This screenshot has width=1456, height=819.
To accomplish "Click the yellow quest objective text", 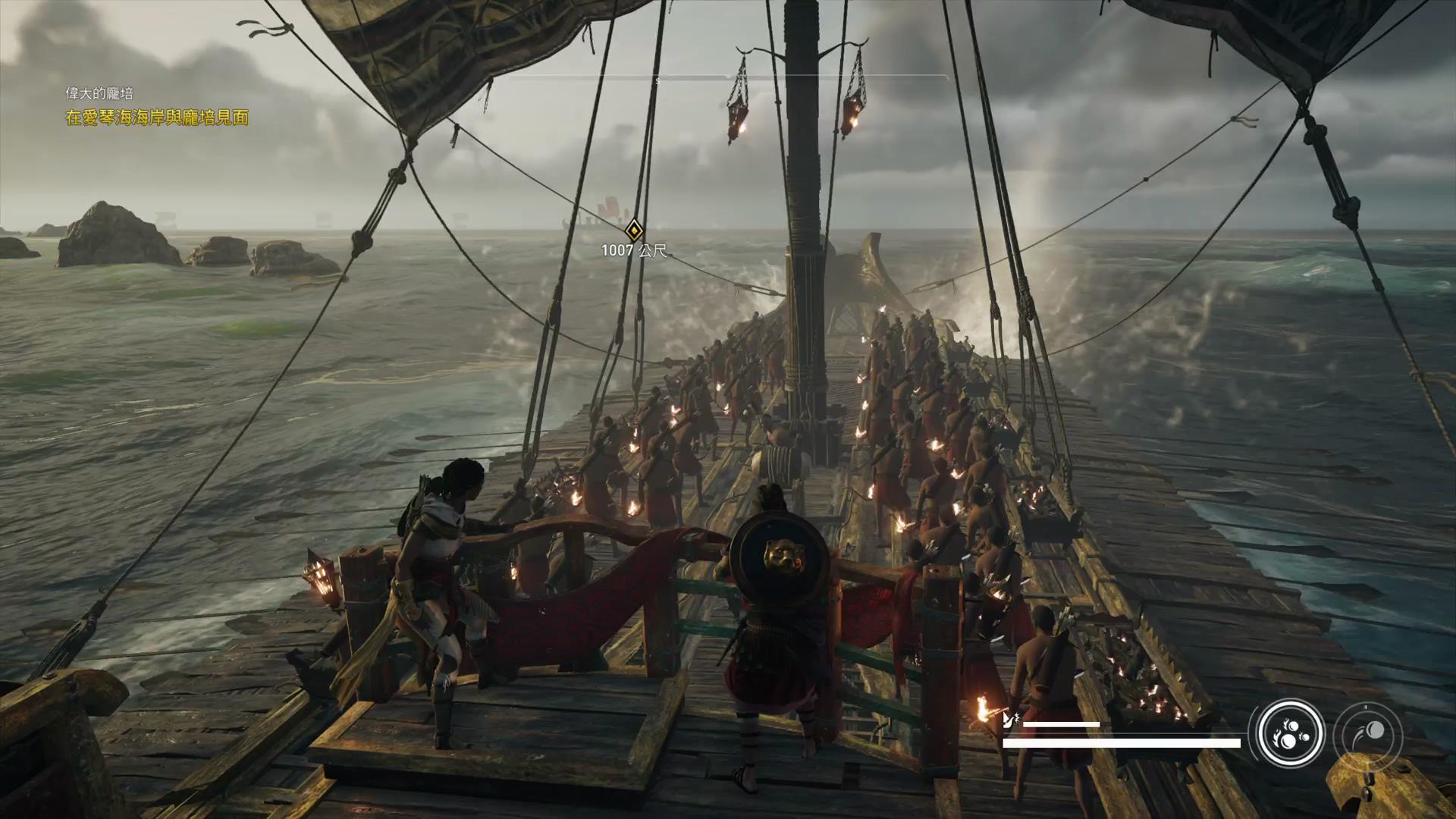I will coord(157,118).
